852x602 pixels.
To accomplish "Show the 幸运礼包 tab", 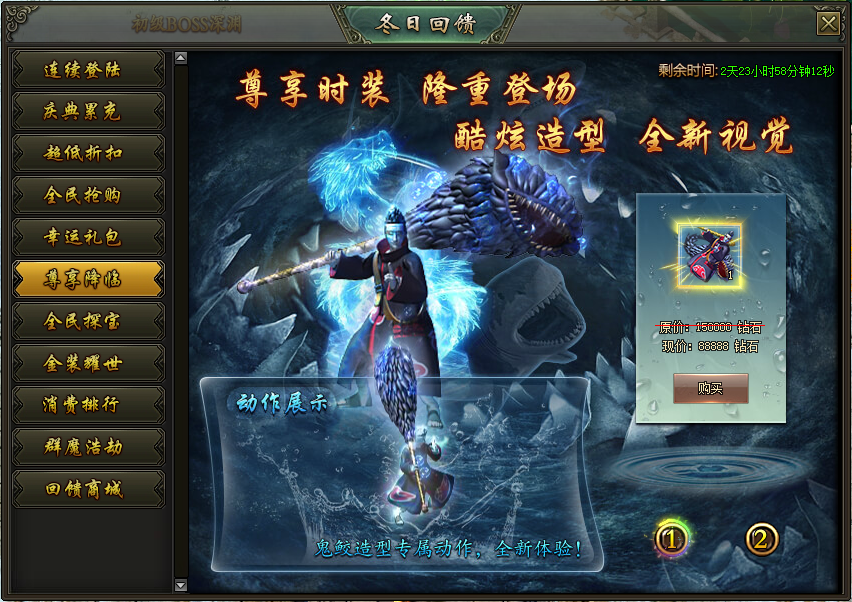I will [x=88, y=237].
